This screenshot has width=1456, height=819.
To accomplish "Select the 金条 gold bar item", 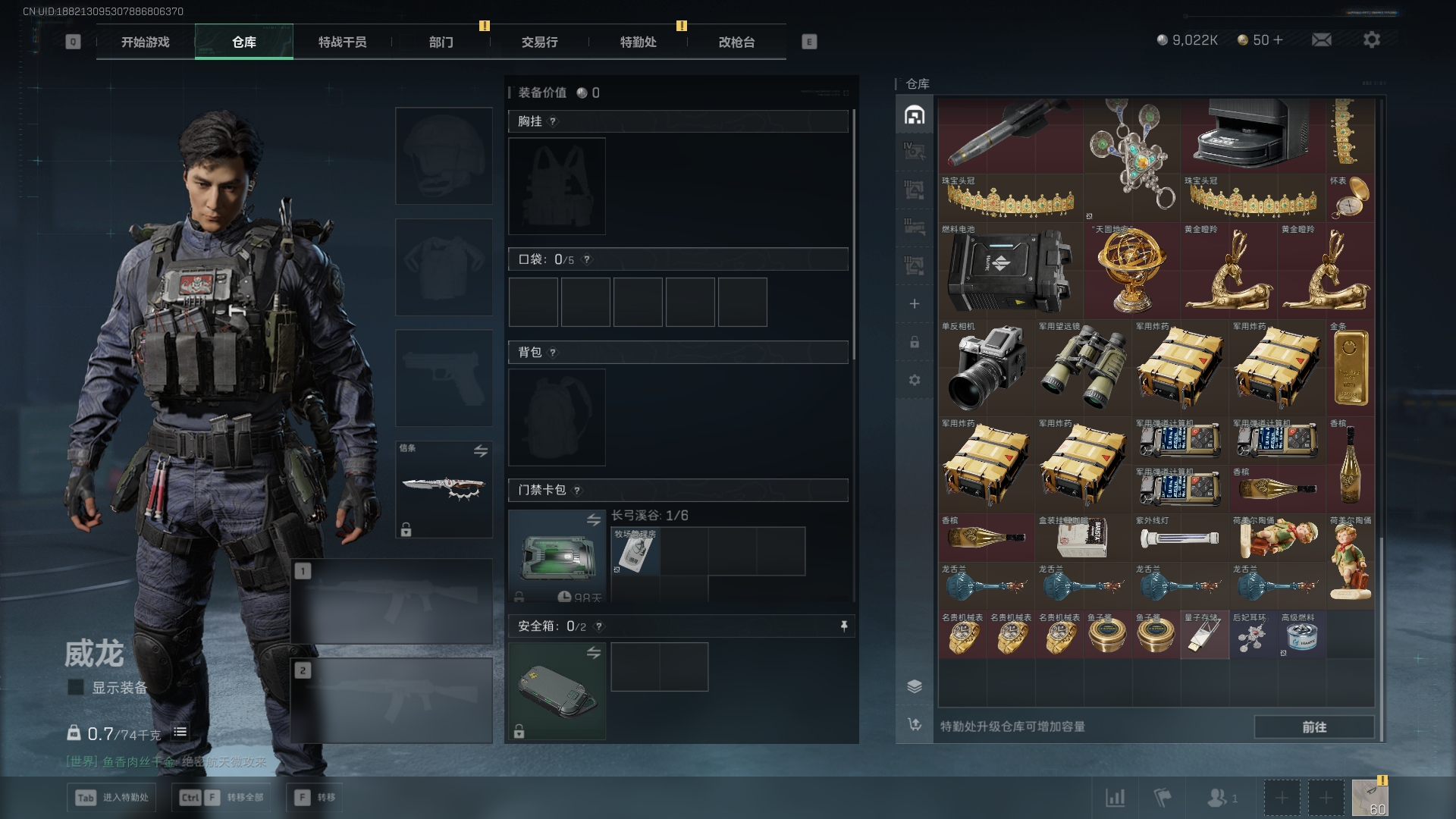I will [1351, 368].
